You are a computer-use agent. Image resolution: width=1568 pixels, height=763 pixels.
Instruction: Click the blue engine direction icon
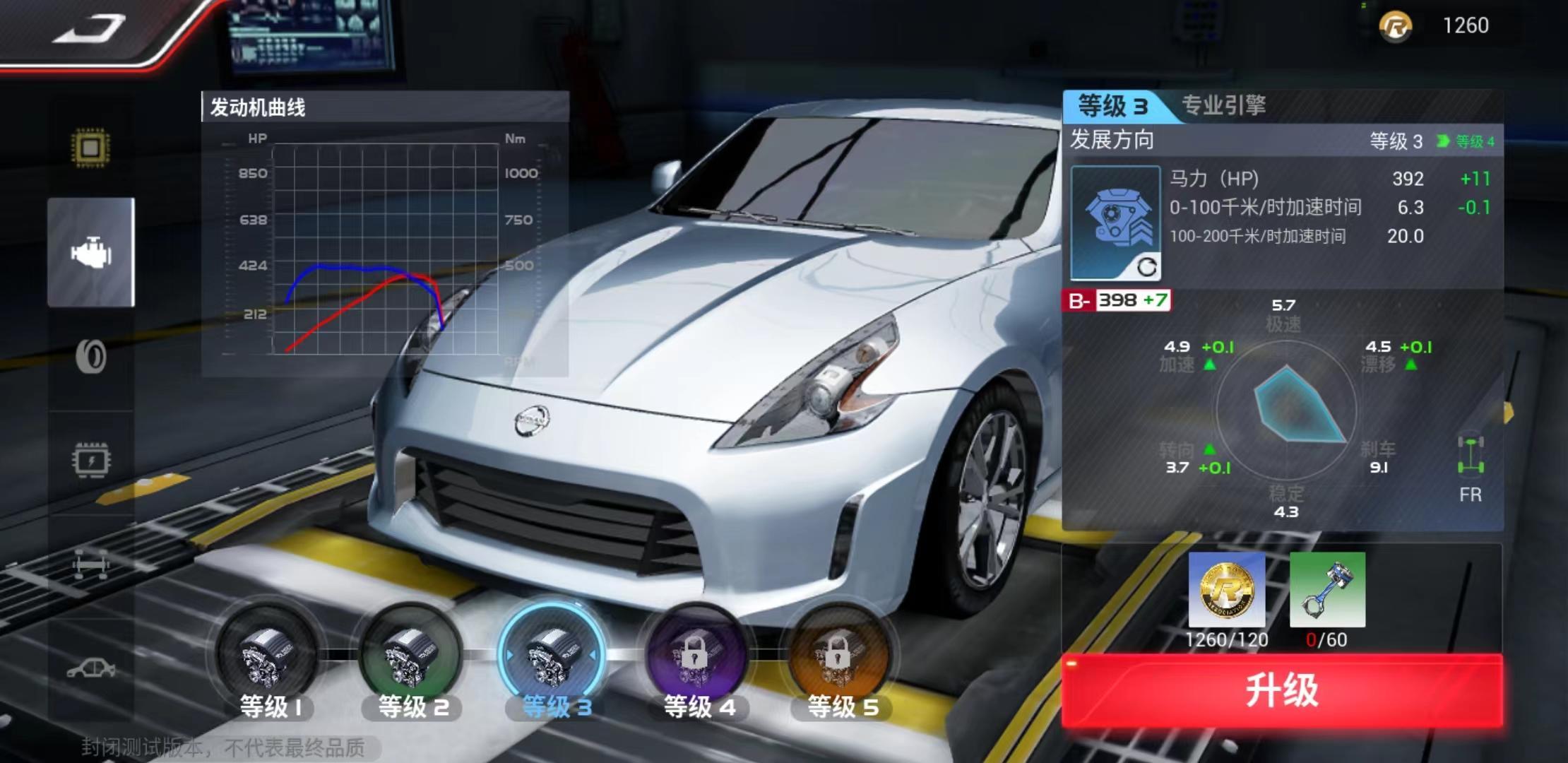1115,222
